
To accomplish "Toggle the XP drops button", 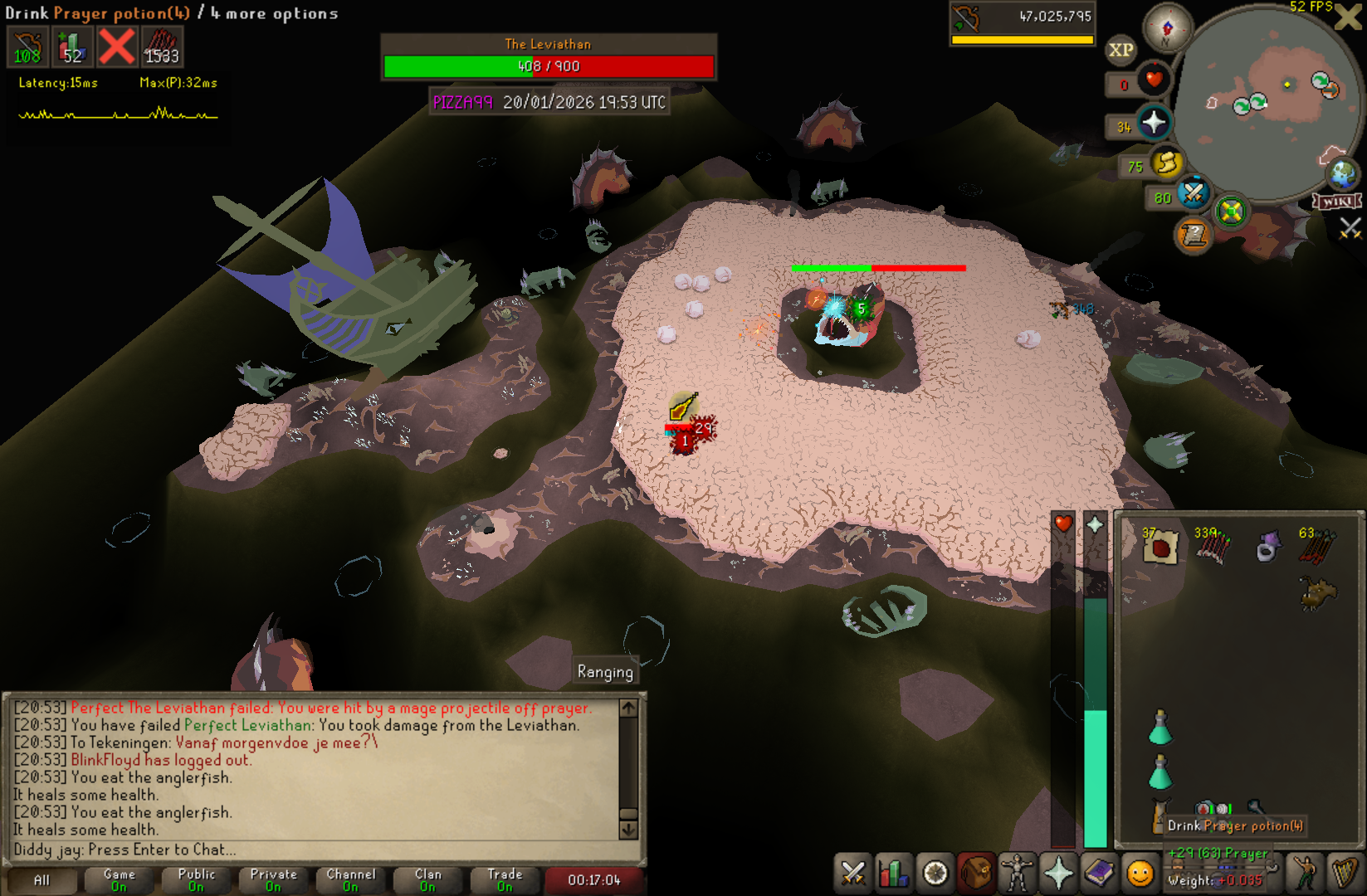I will [1120, 50].
